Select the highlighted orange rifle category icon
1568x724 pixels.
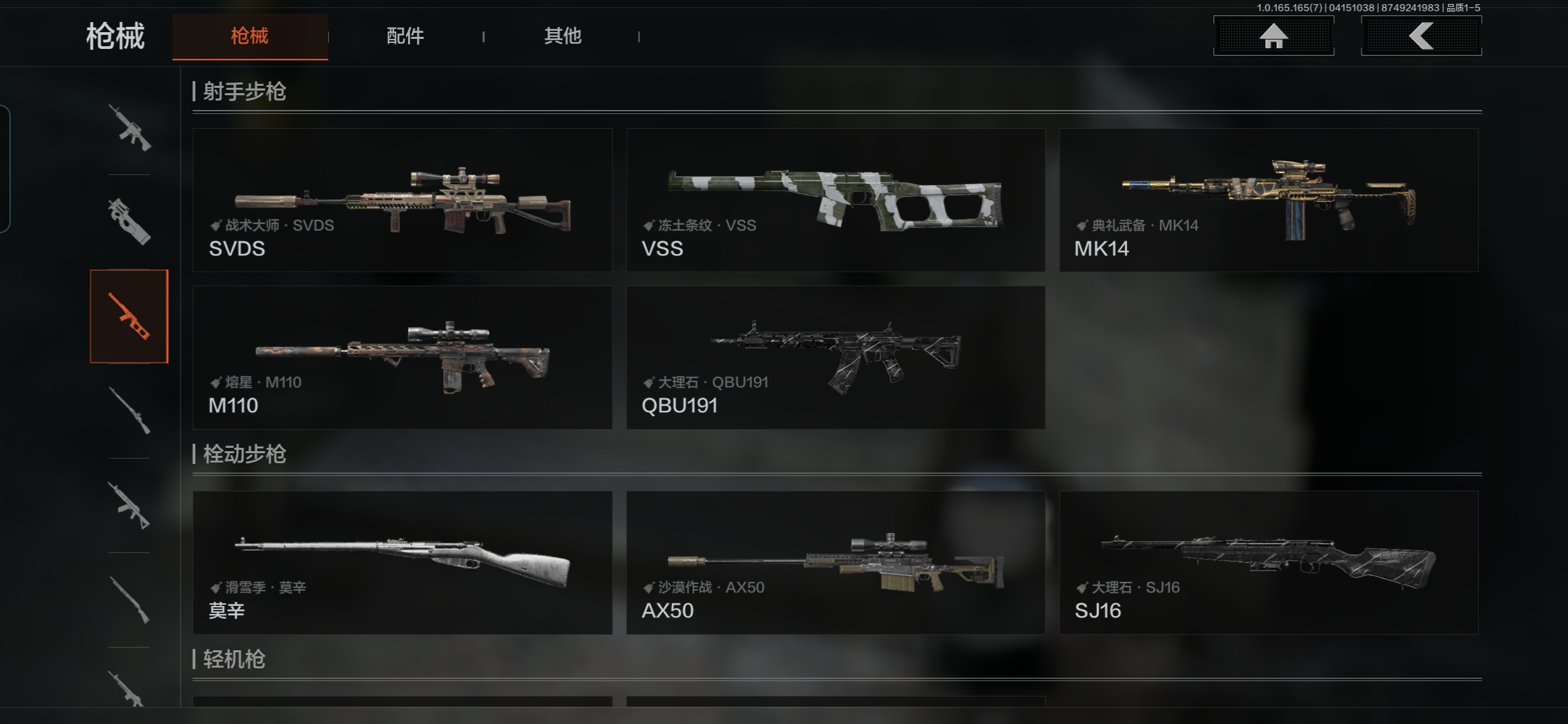coord(129,316)
